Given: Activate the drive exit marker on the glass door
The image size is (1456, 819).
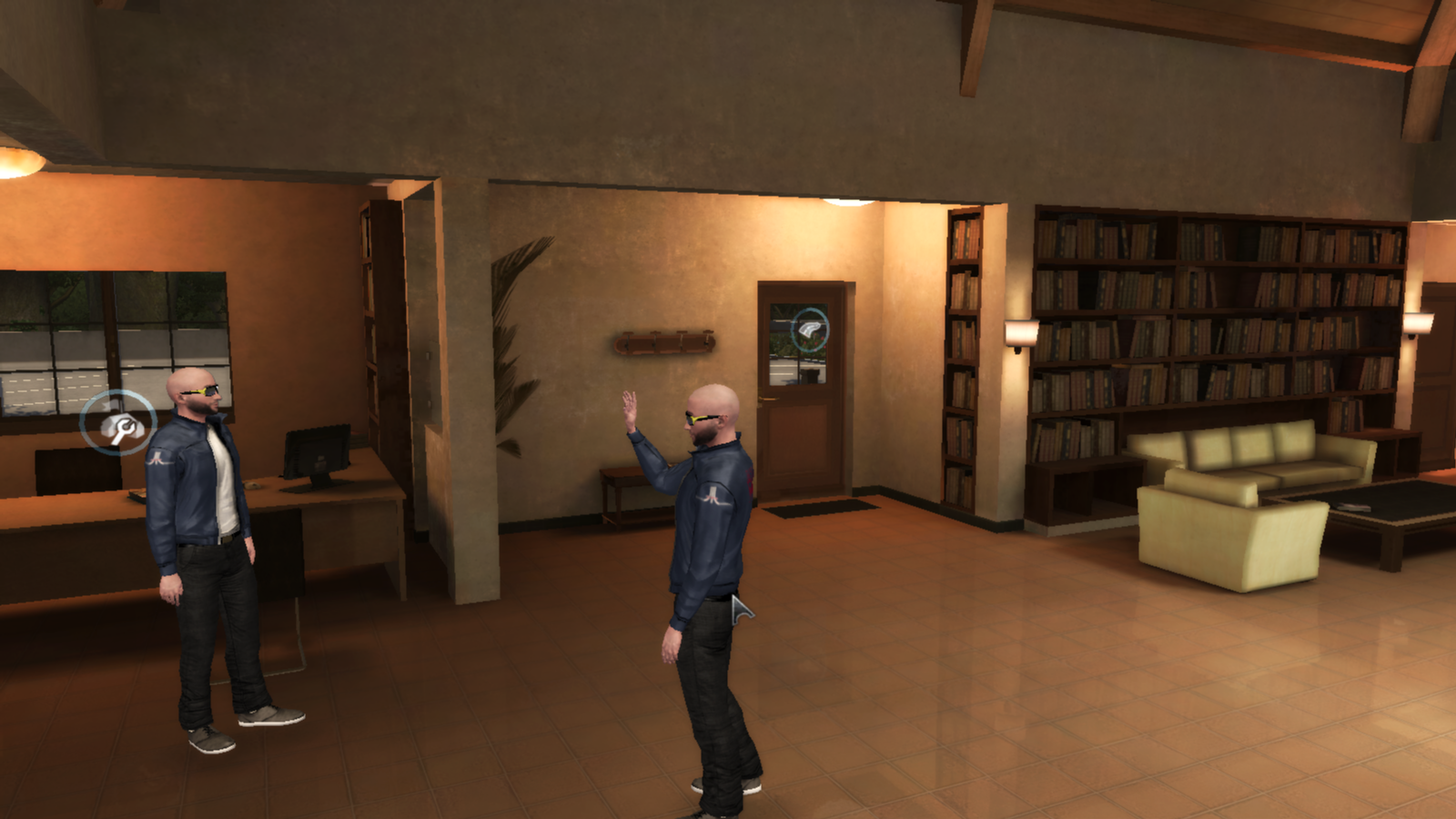Looking at the screenshot, I should pos(810,330).
